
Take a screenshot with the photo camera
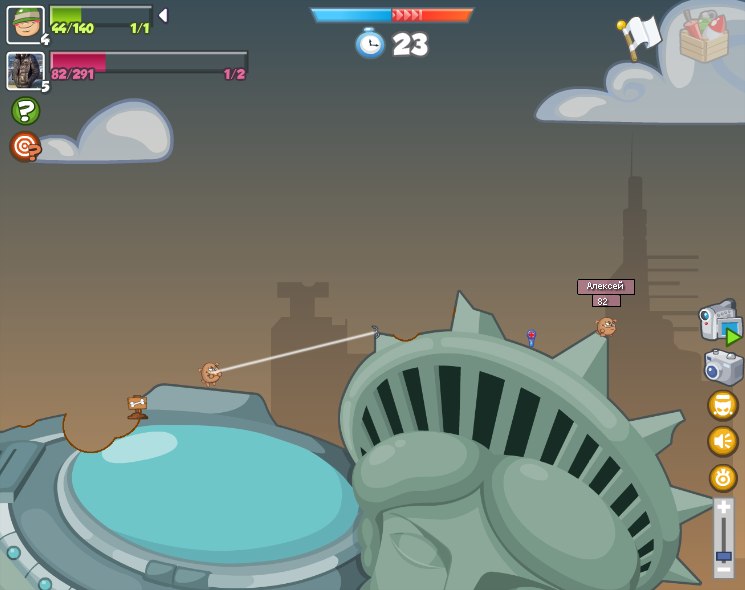pyautogui.click(x=723, y=367)
